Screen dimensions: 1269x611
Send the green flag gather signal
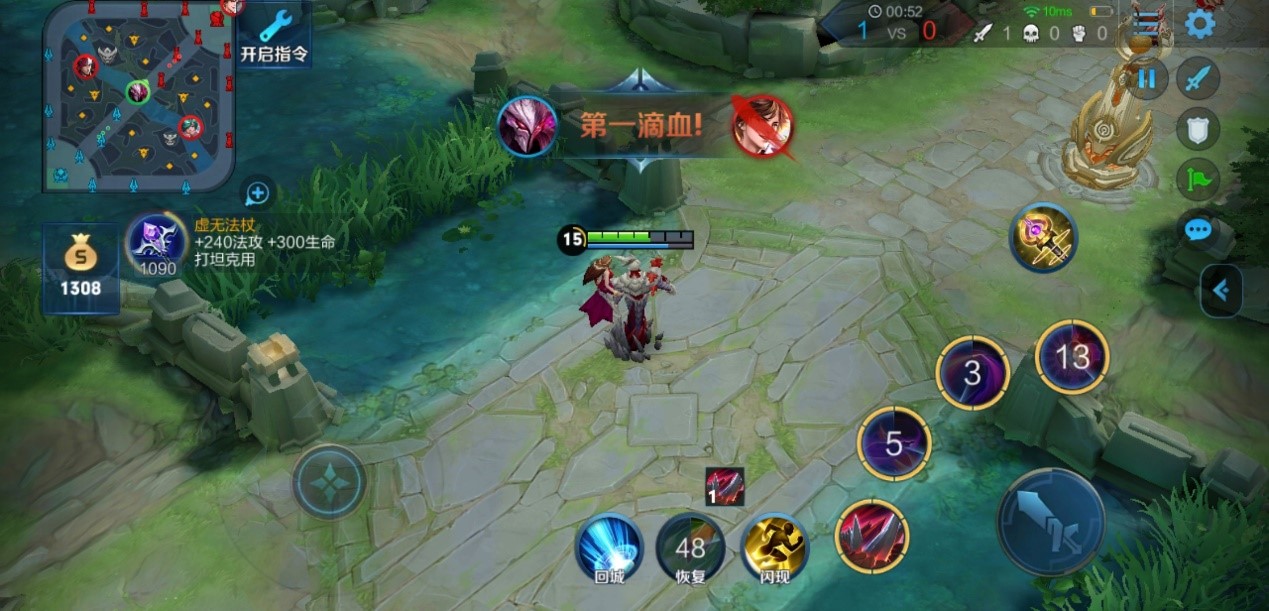point(1197,179)
